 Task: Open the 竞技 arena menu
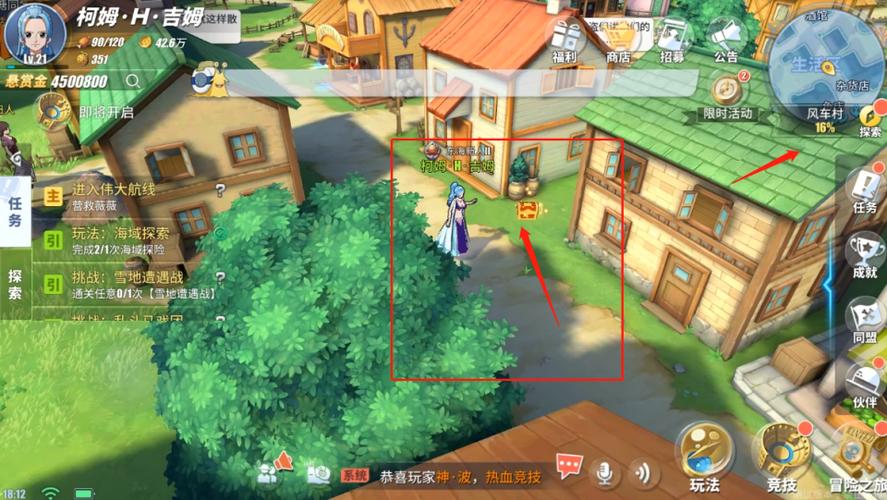click(x=783, y=456)
